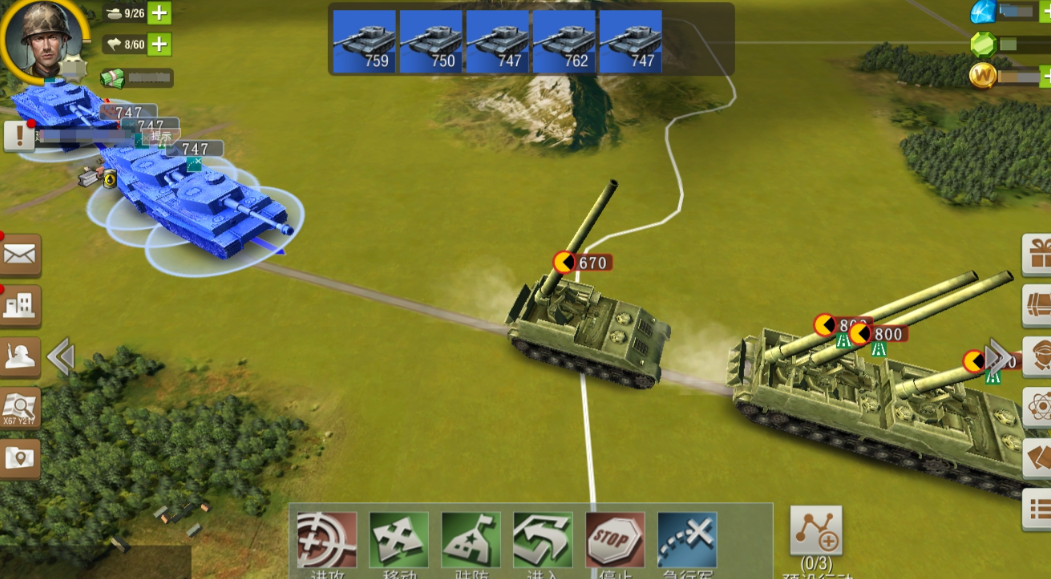
Task: Expand the left side panel arrow
Action: tap(60, 357)
